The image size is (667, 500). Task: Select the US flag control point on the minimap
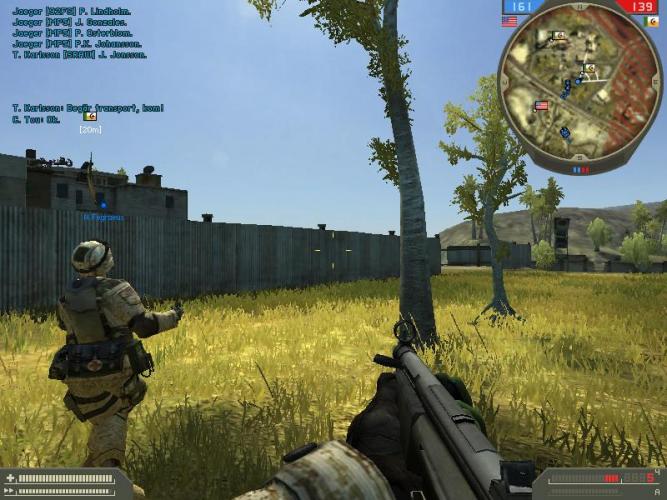pos(543,106)
